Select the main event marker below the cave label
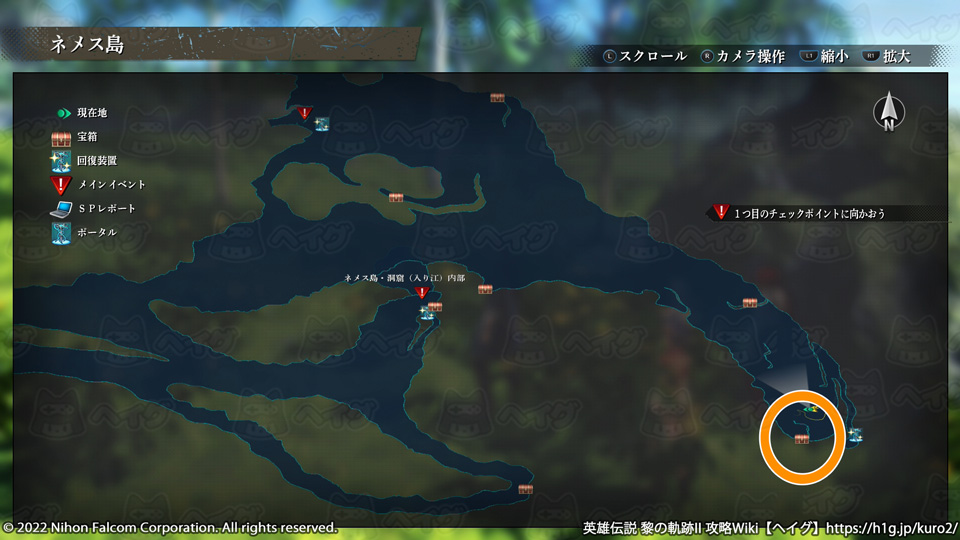960x540 pixels. pos(422,294)
